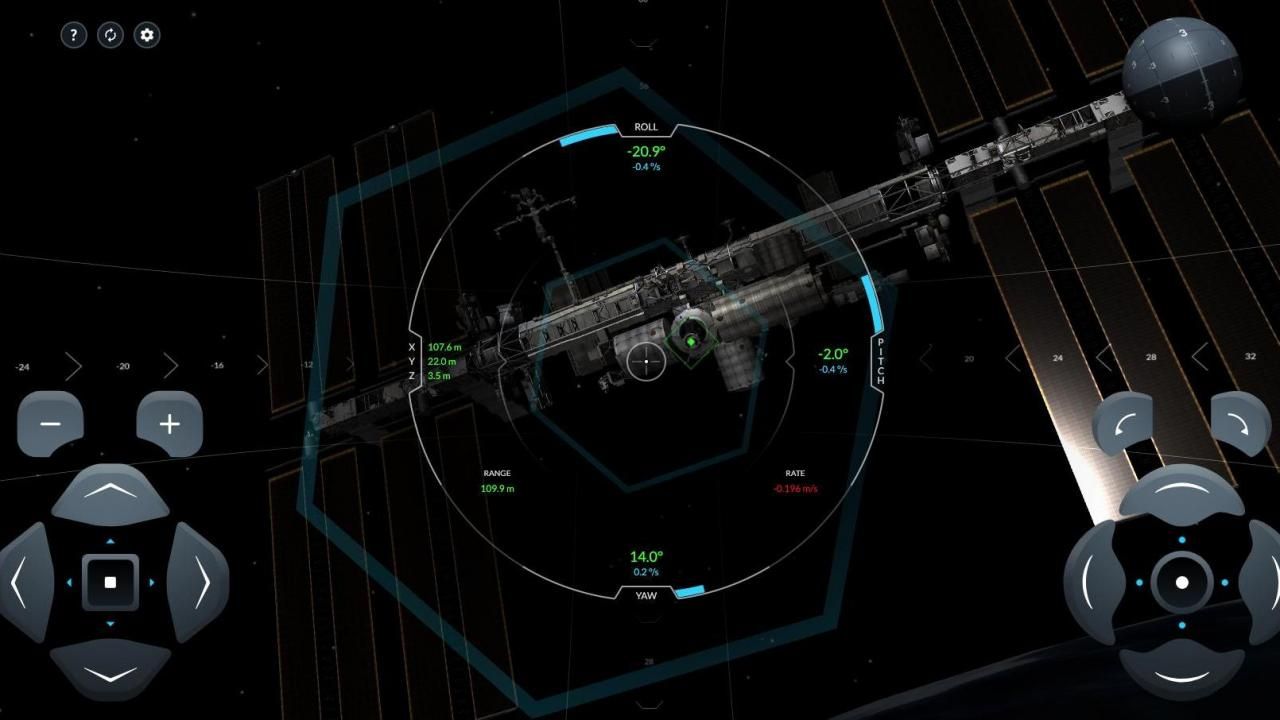Toggle rotation precision with the center circle button
The height and width of the screenshot is (720, 1280).
pyautogui.click(x=1182, y=582)
